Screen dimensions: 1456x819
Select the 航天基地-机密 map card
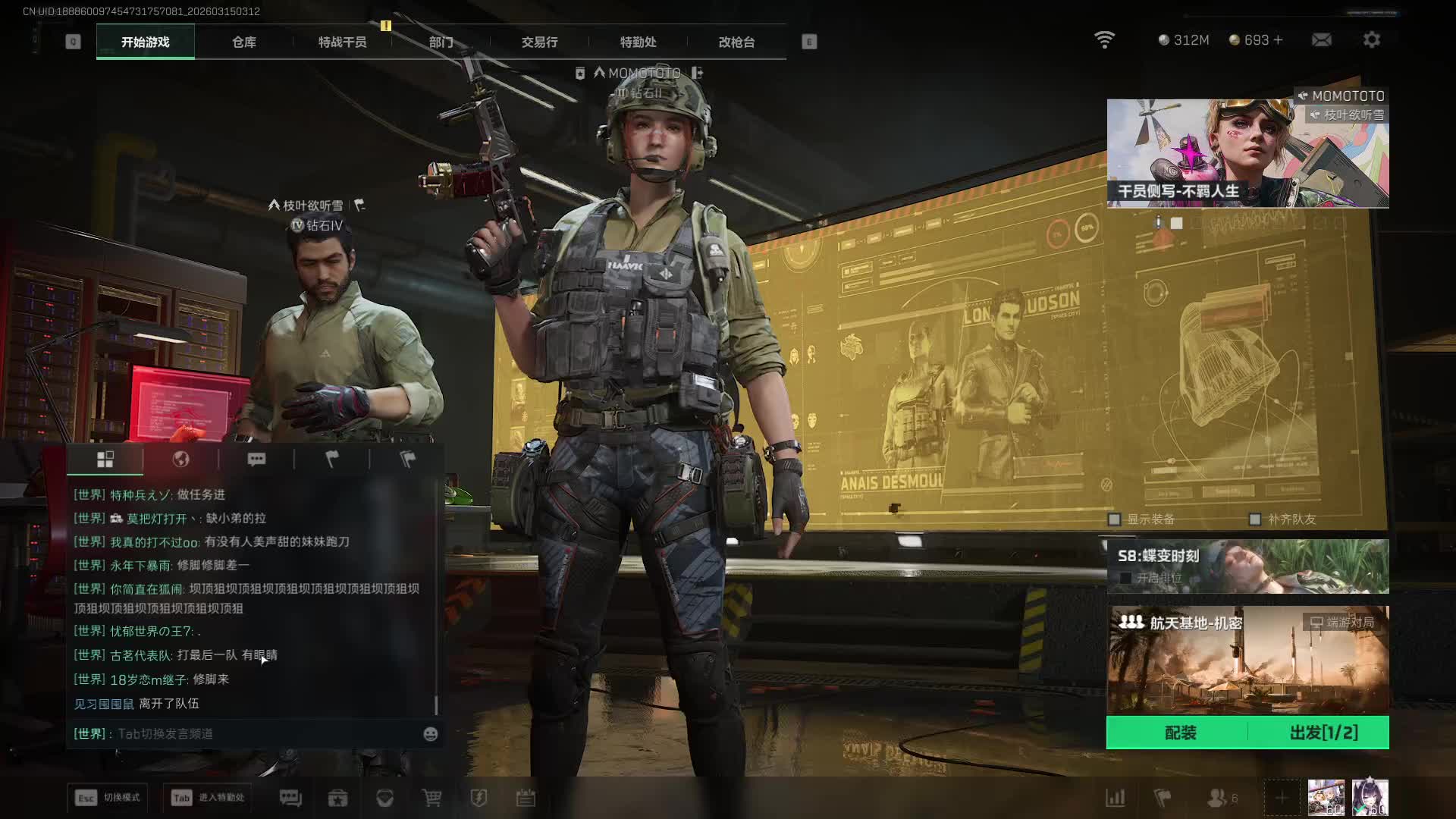point(1247,660)
